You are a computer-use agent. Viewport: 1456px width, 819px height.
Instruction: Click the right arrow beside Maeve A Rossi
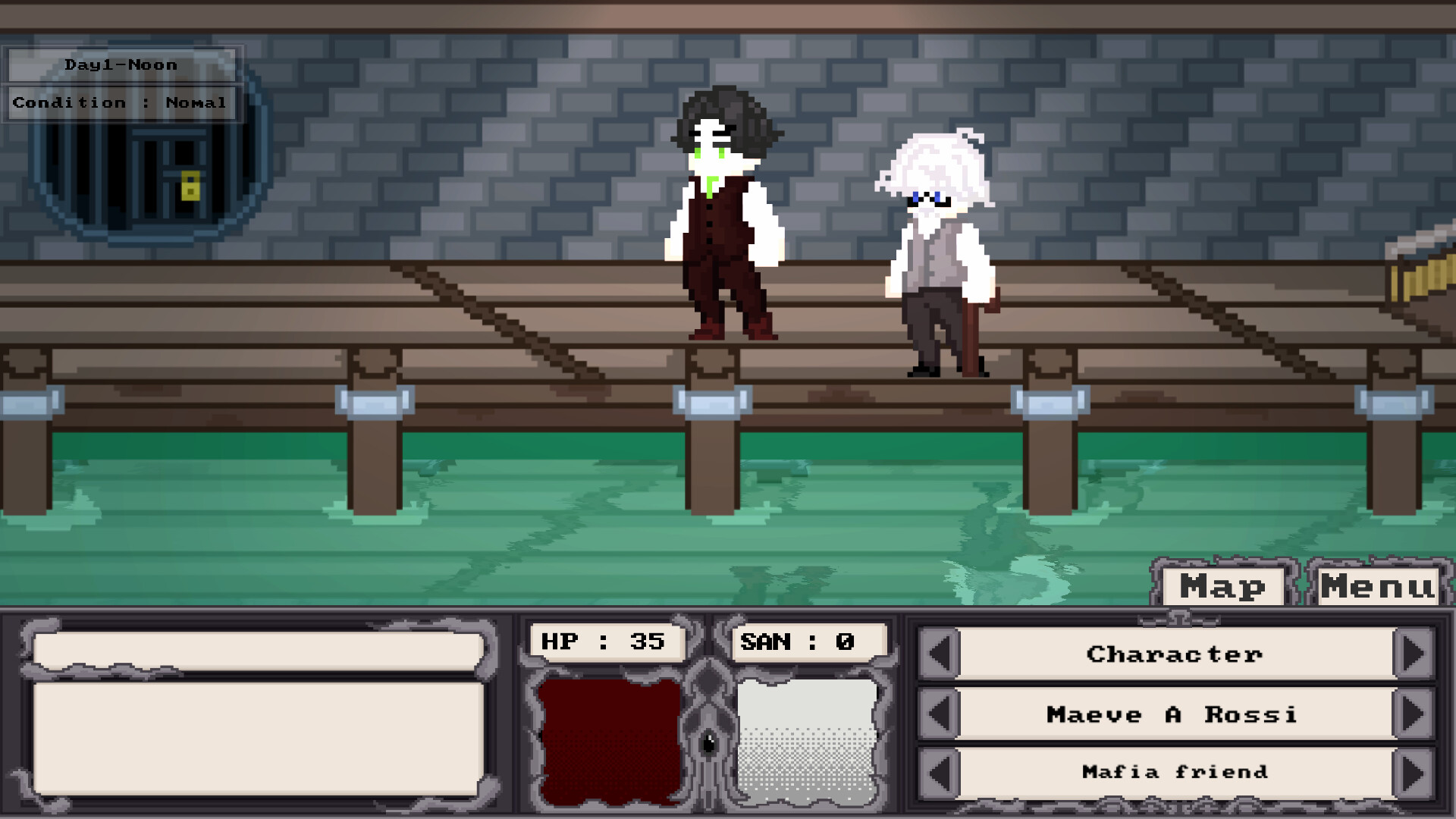coord(1412,714)
